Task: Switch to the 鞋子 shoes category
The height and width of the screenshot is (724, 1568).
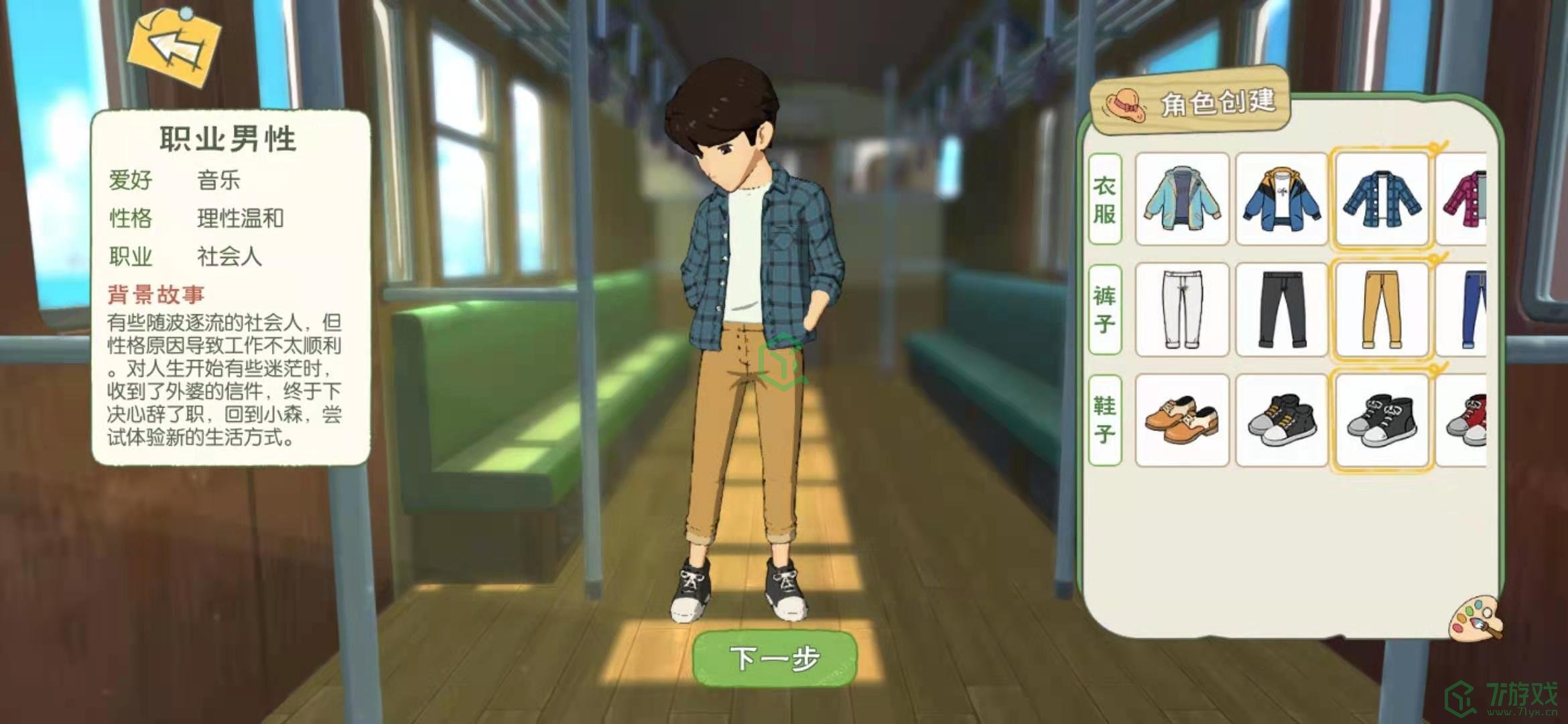Action: tap(1105, 420)
